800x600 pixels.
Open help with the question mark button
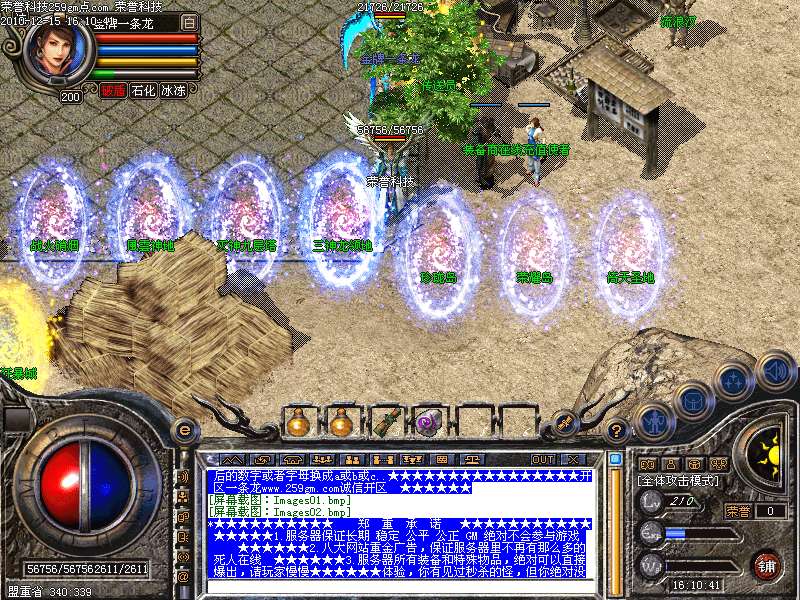617,432
